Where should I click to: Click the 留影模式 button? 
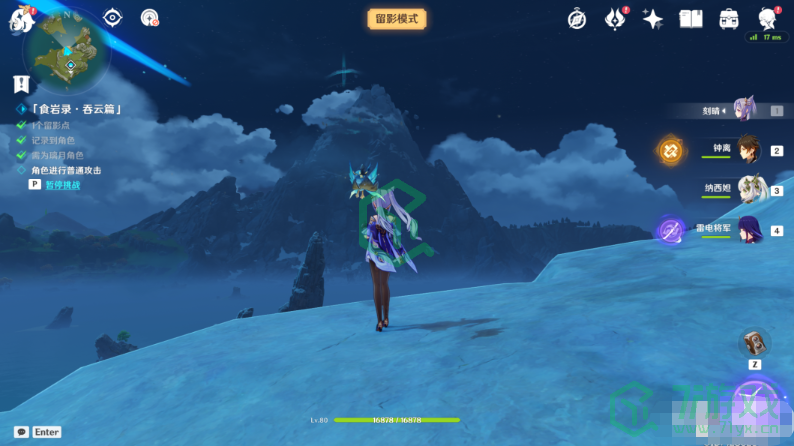click(397, 18)
